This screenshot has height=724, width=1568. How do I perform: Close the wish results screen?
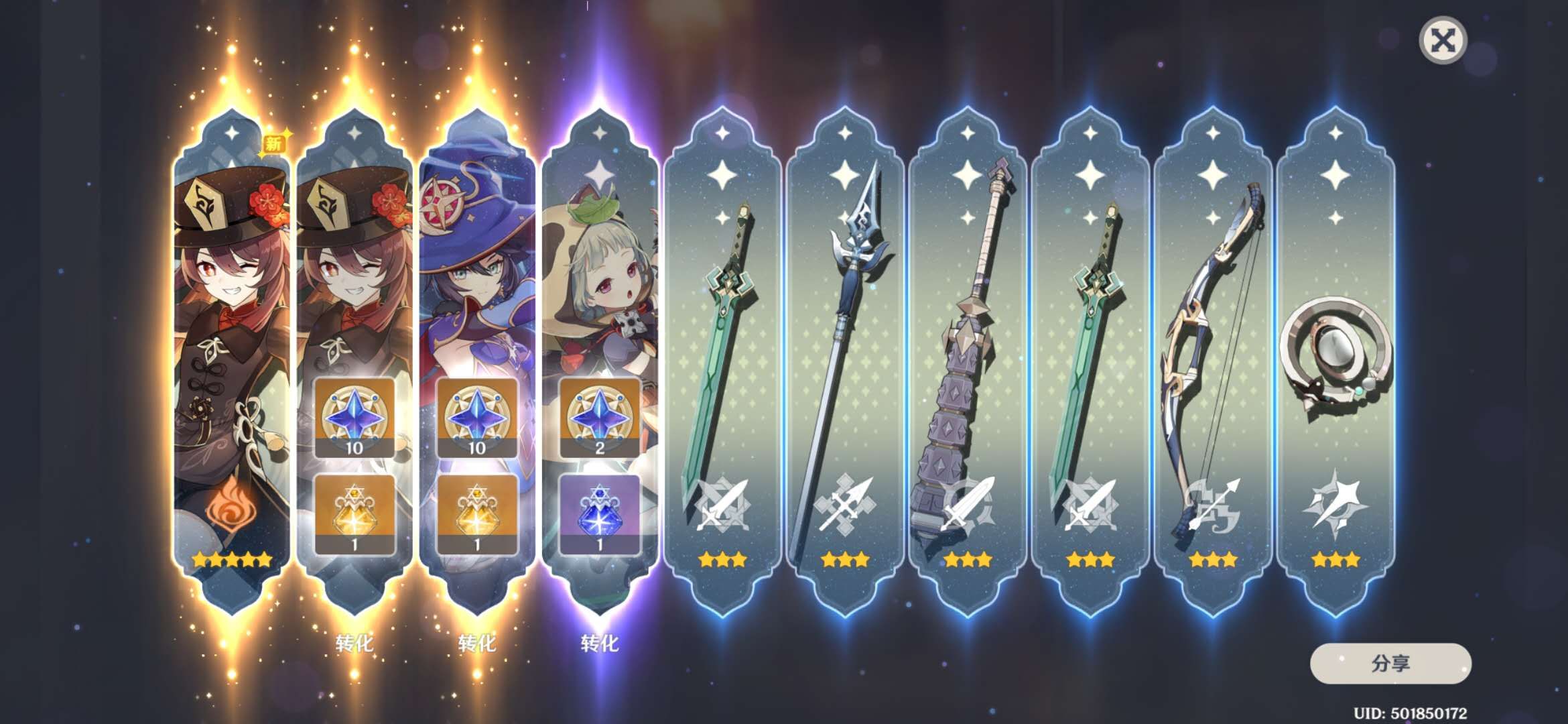click(x=1443, y=41)
